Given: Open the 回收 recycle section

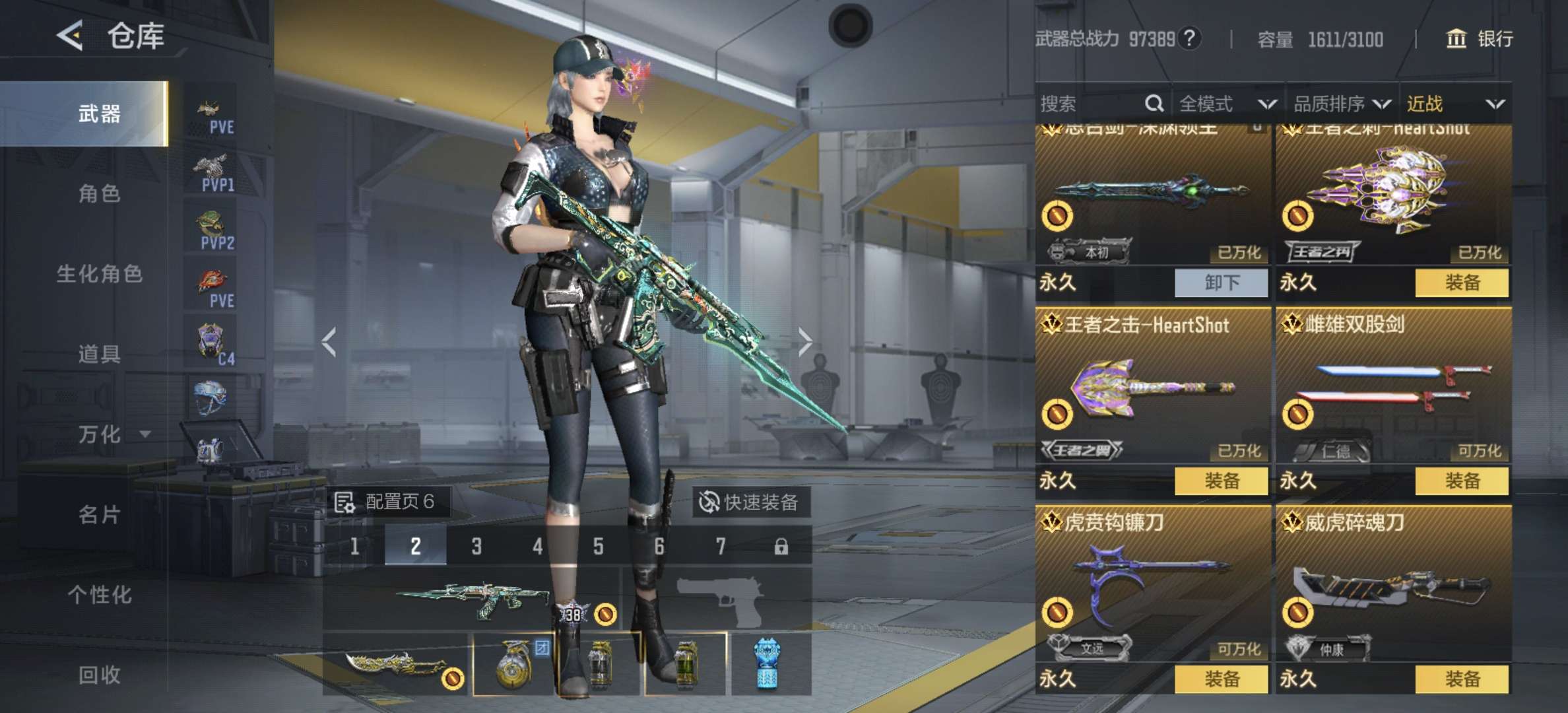Looking at the screenshot, I should (x=99, y=675).
